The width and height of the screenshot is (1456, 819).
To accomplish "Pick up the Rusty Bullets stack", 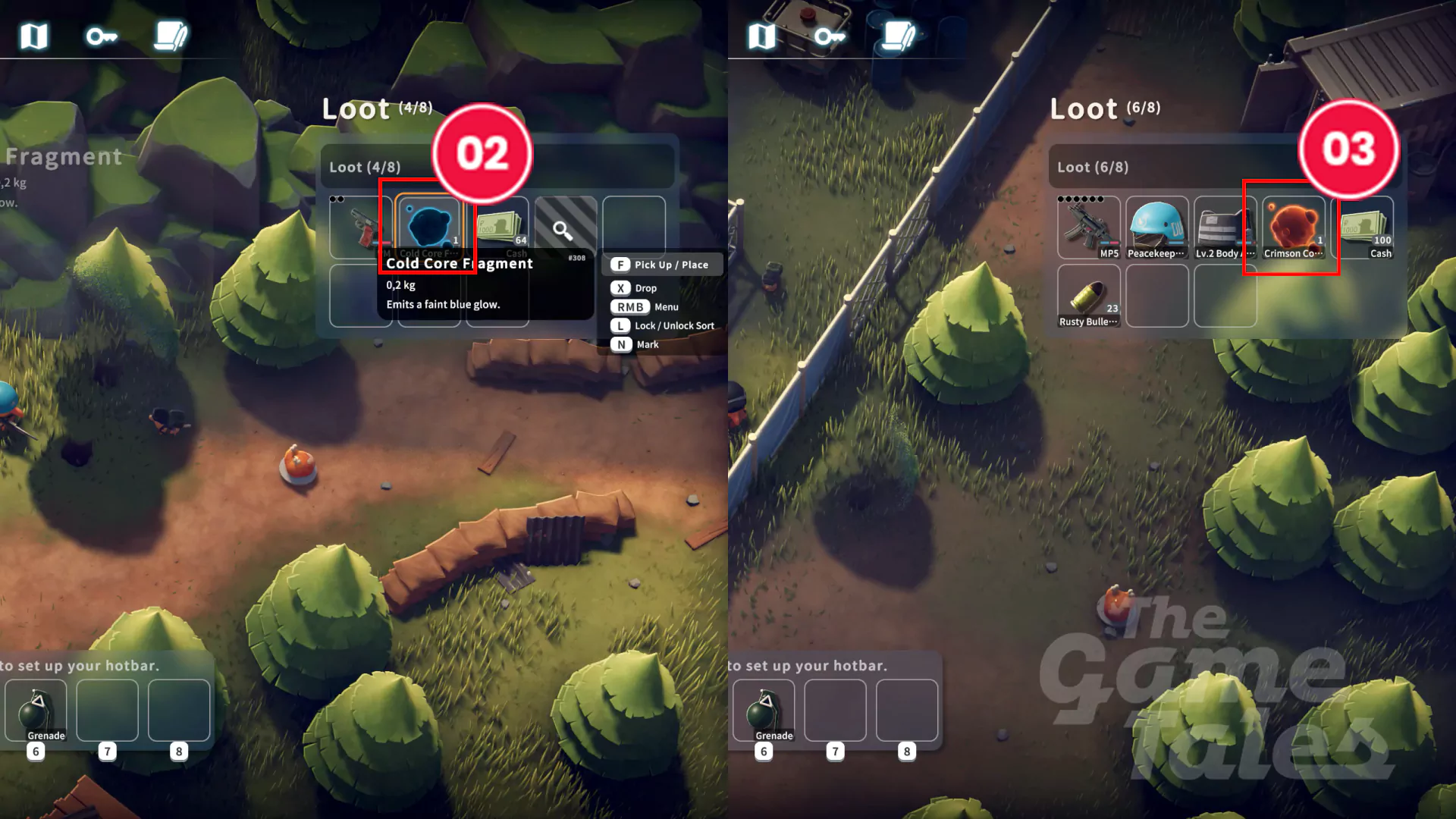I will click(1088, 296).
